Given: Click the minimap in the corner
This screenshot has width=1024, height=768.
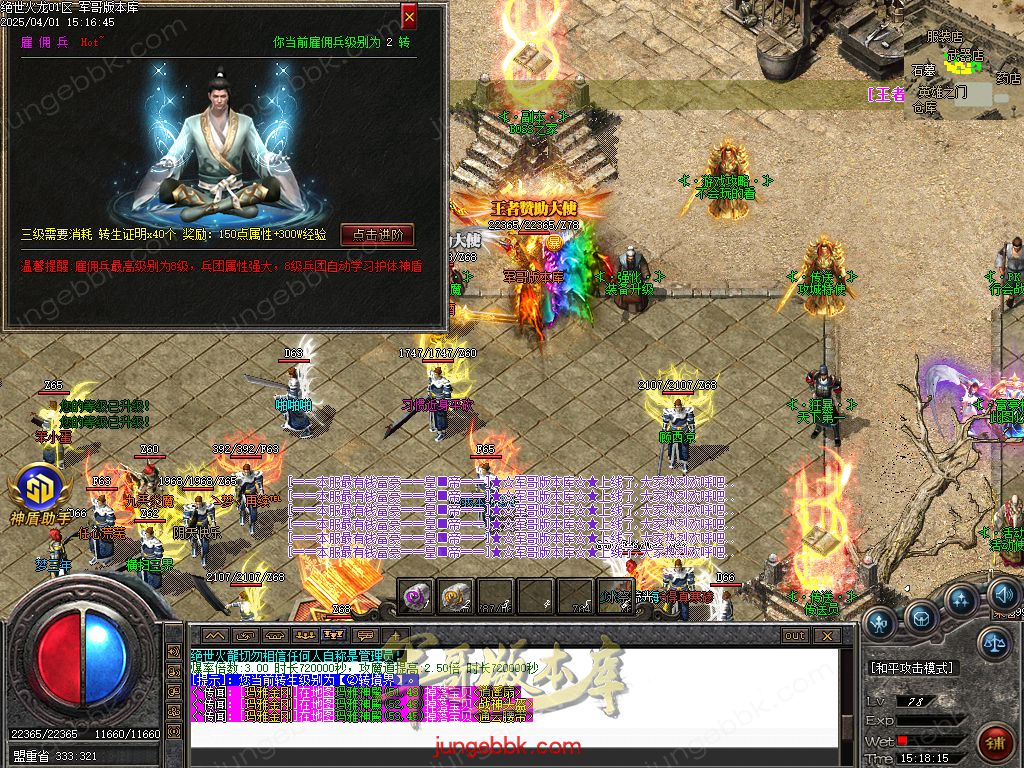Looking at the screenshot, I should (x=962, y=60).
